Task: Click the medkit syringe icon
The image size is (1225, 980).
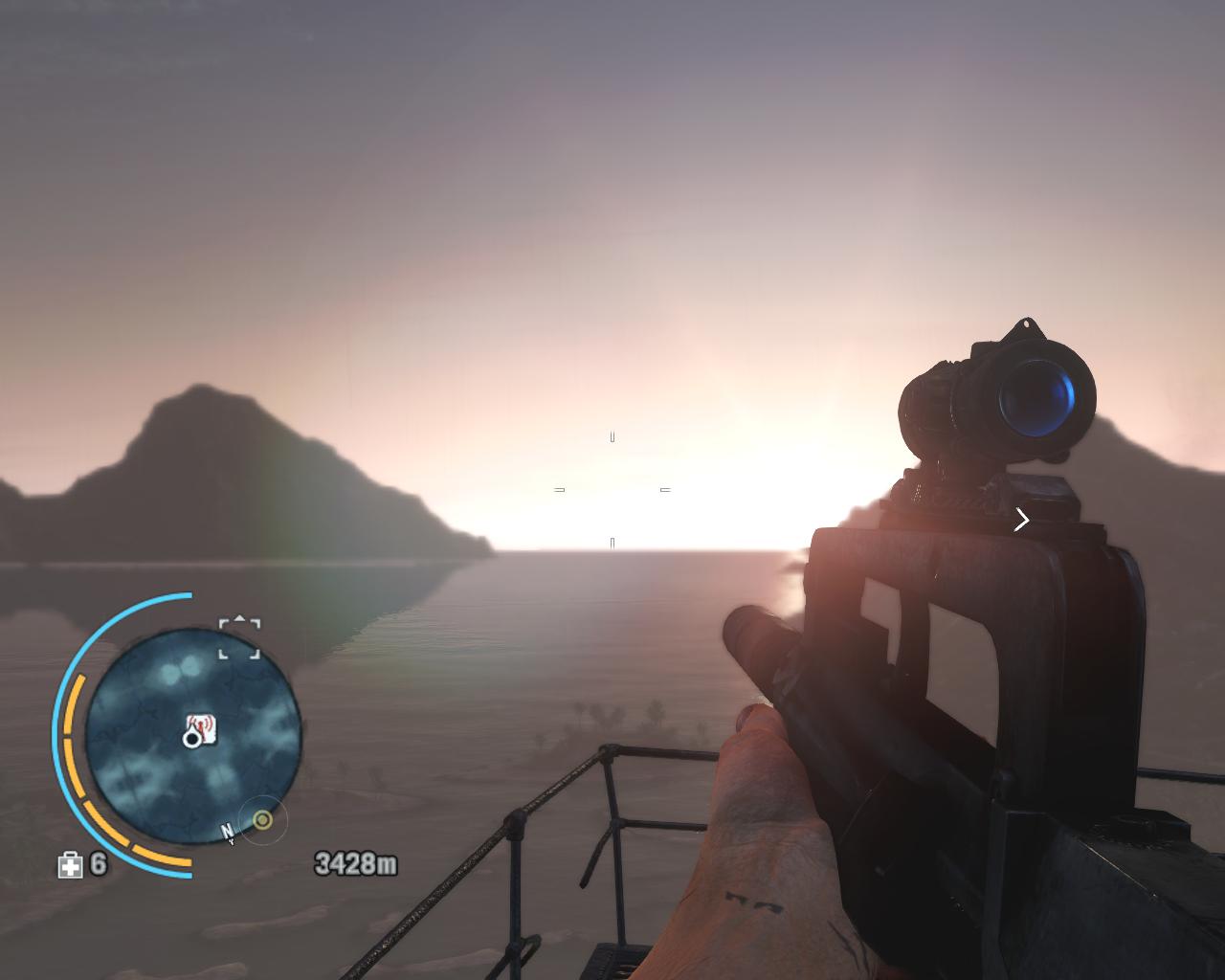Action: coord(71,865)
